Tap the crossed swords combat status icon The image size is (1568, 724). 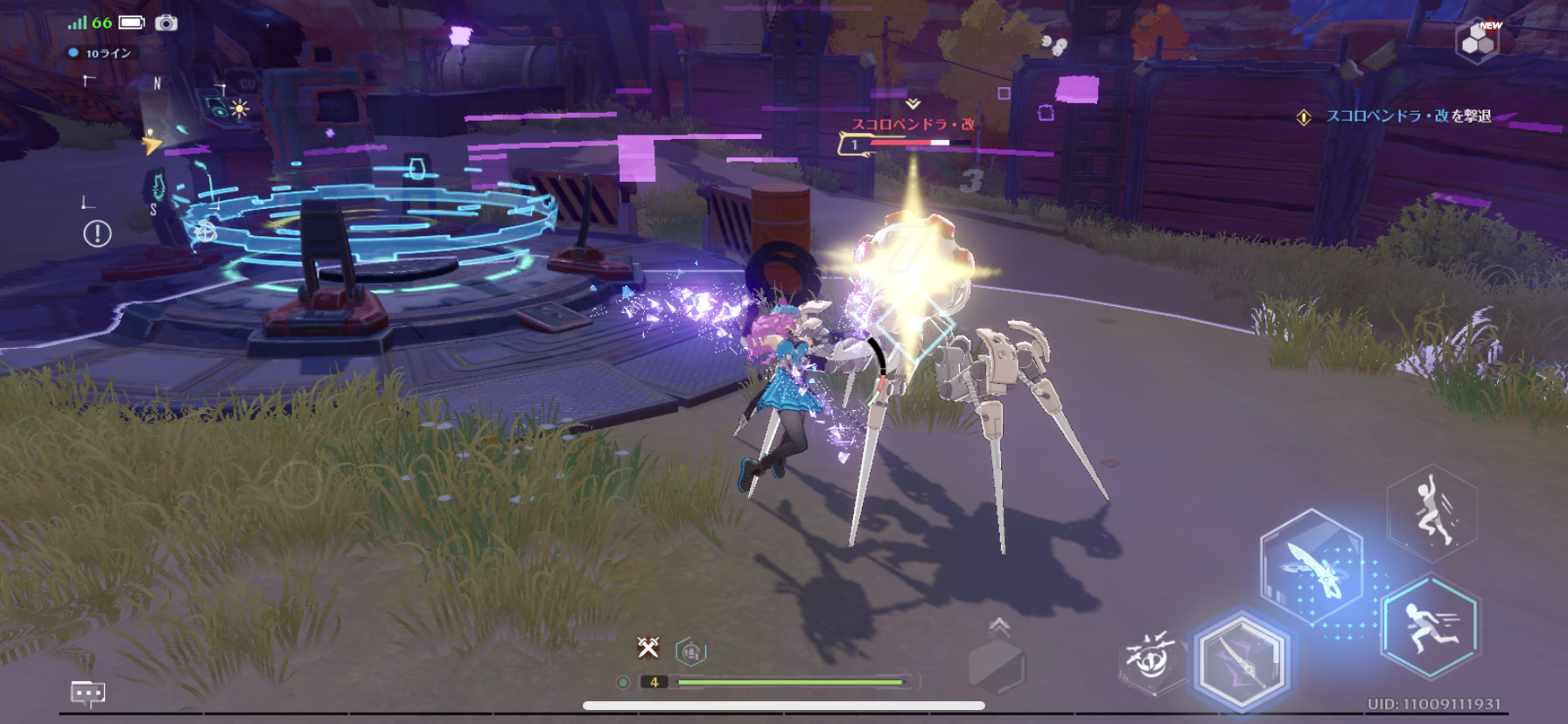648,647
